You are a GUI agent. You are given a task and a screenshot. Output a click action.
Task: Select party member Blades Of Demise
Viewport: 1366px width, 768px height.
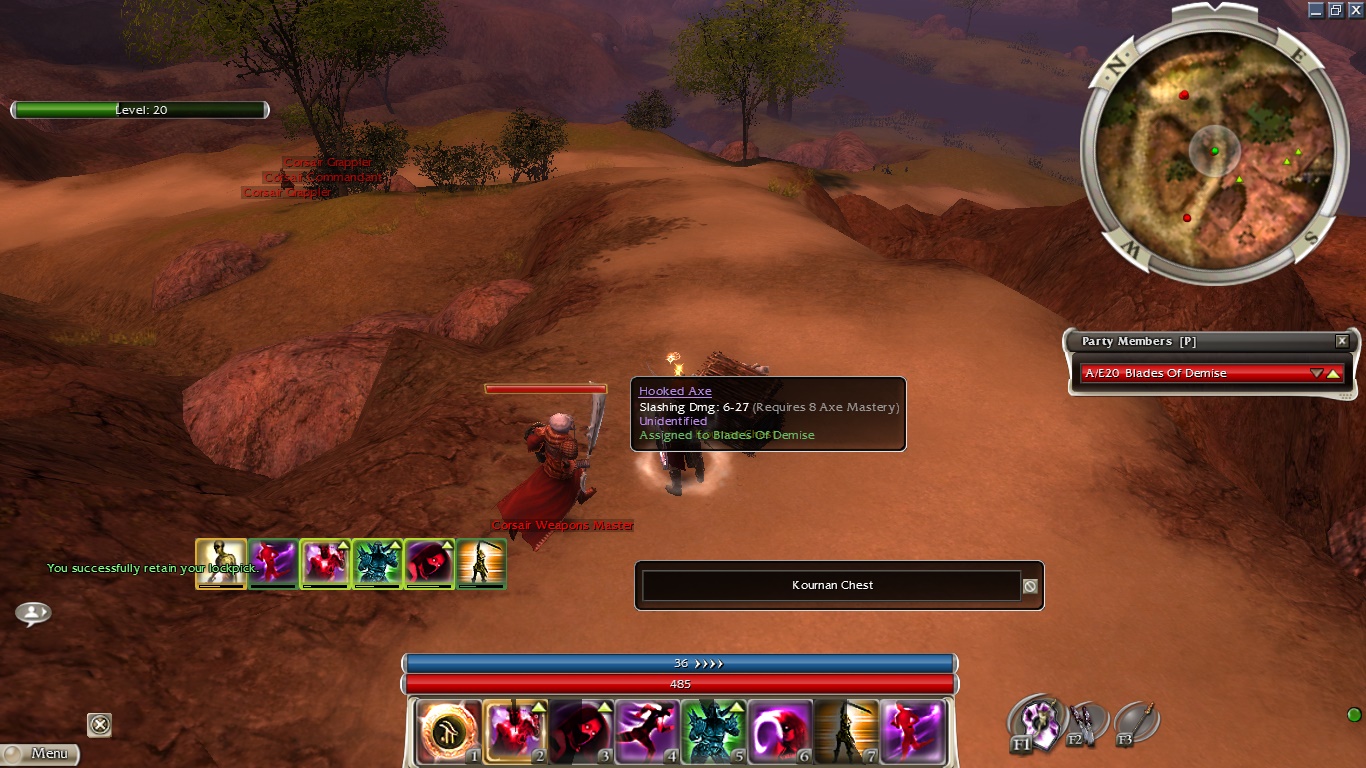tap(1195, 373)
